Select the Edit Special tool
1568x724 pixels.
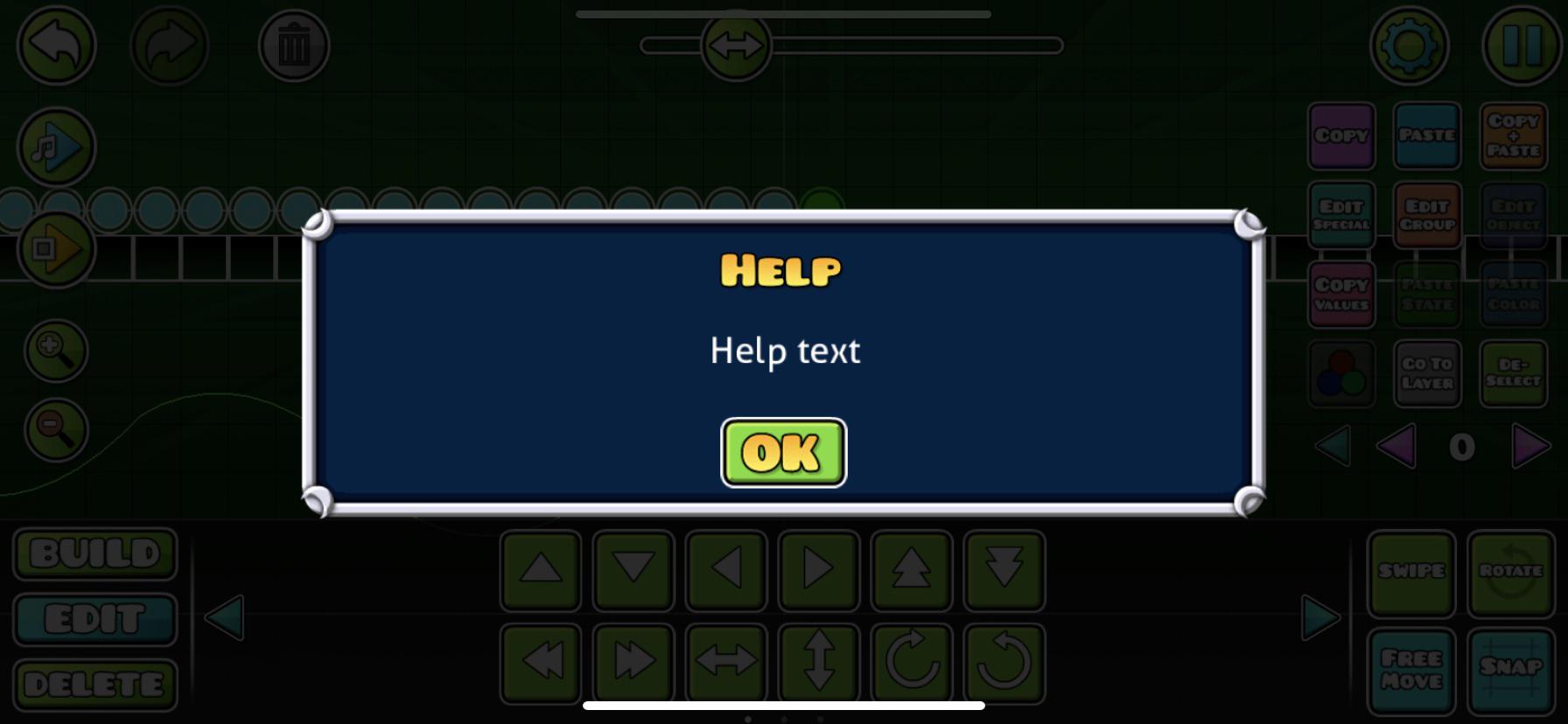(x=1341, y=214)
